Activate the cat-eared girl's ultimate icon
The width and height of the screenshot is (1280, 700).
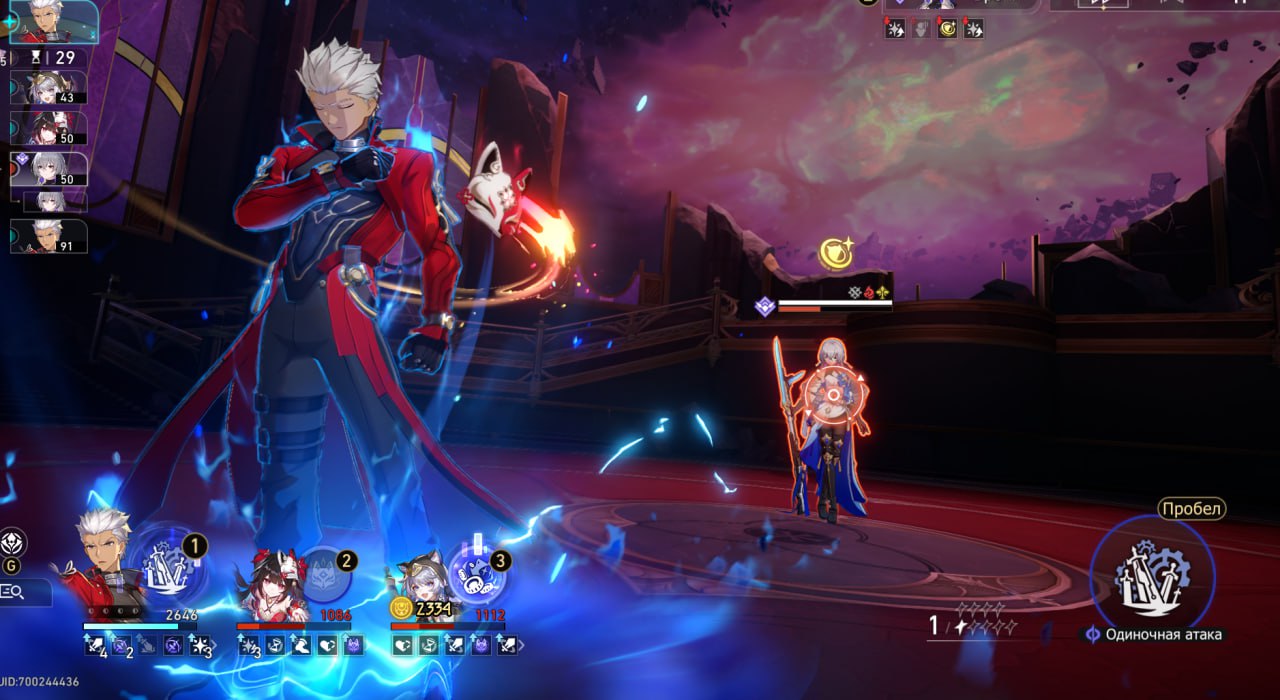[477, 570]
